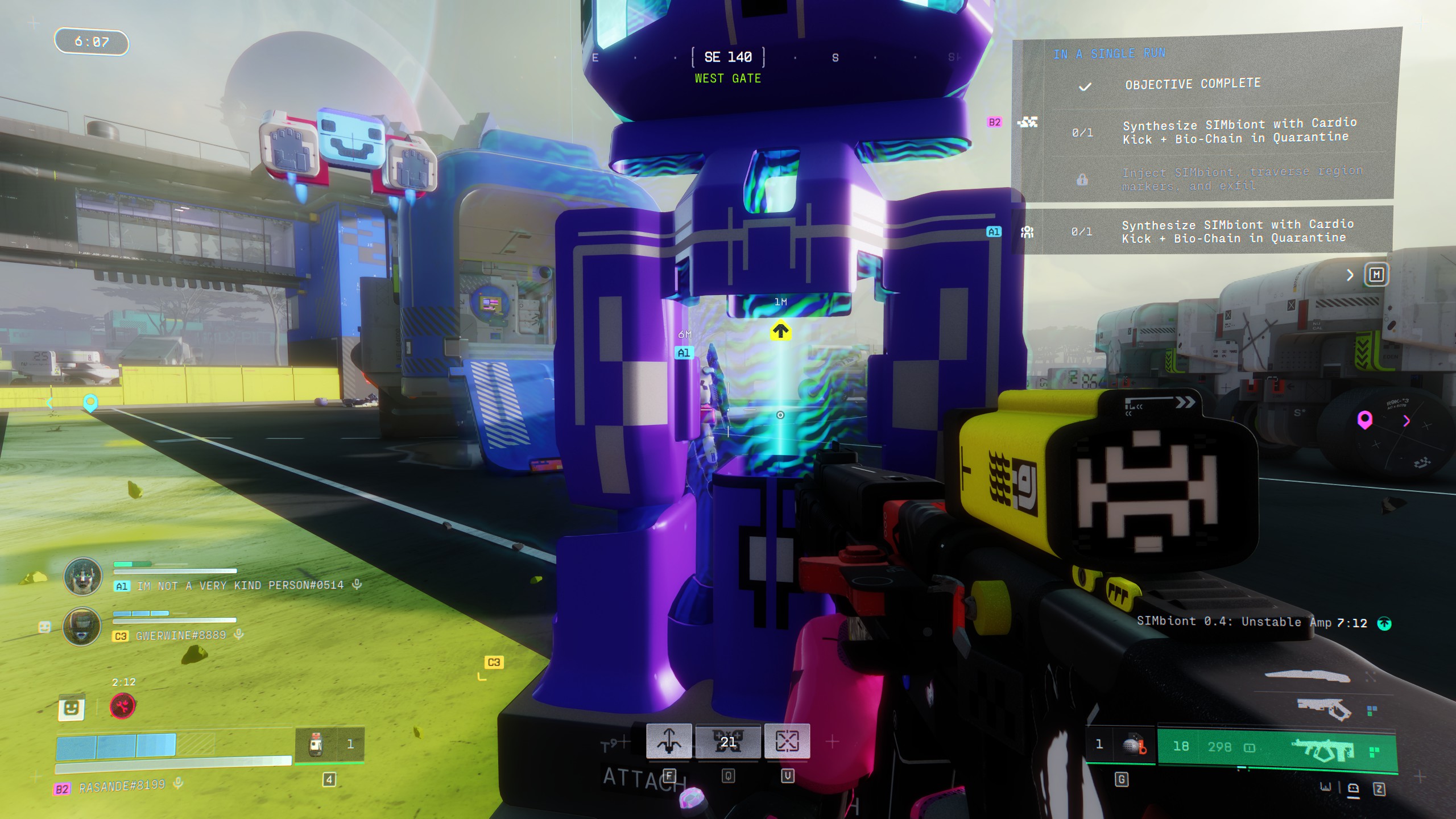Open the A1 teammate Synthesize SIMbiont objective

tap(1234, 231)
